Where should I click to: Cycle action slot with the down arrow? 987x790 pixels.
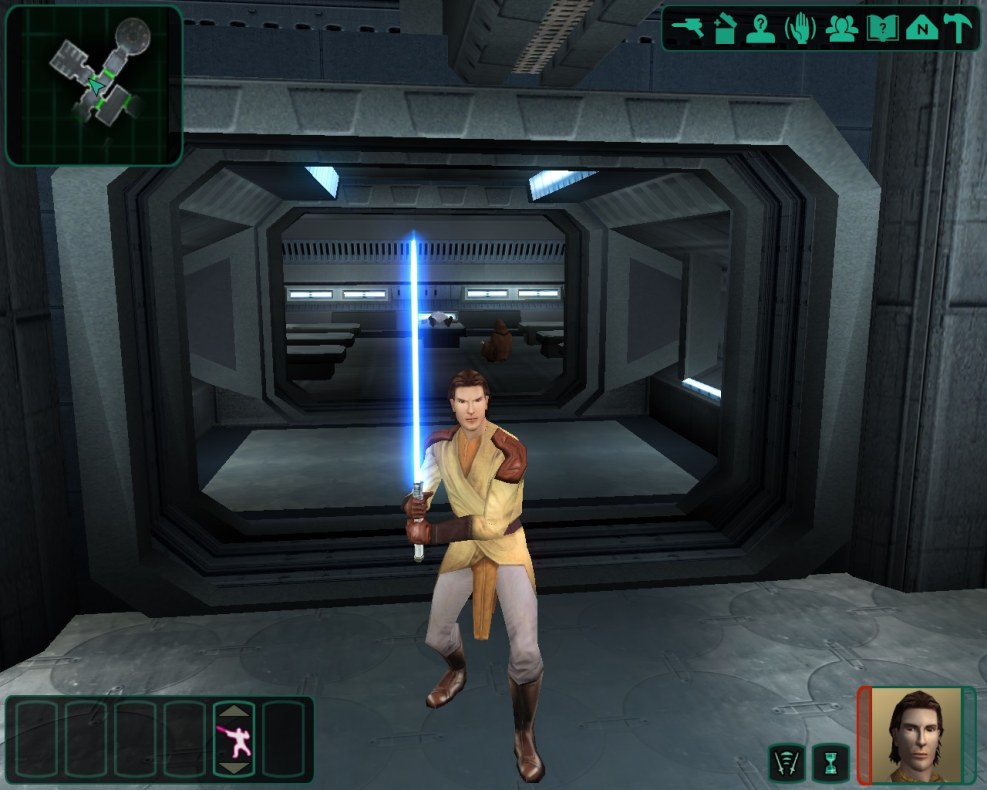tap(234, 768)
